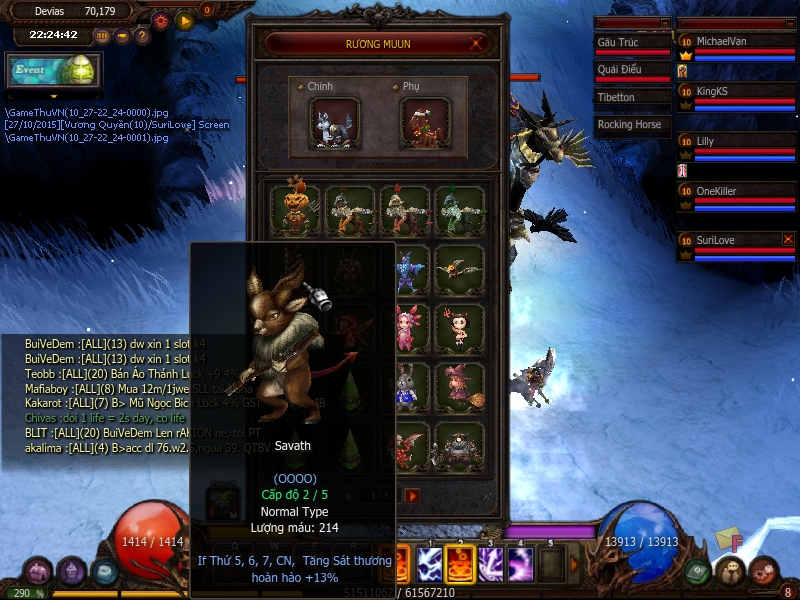Open the question mark help button
Viewport: 800px width, 600px height.
pyautogui.click(x=142, y=36)
